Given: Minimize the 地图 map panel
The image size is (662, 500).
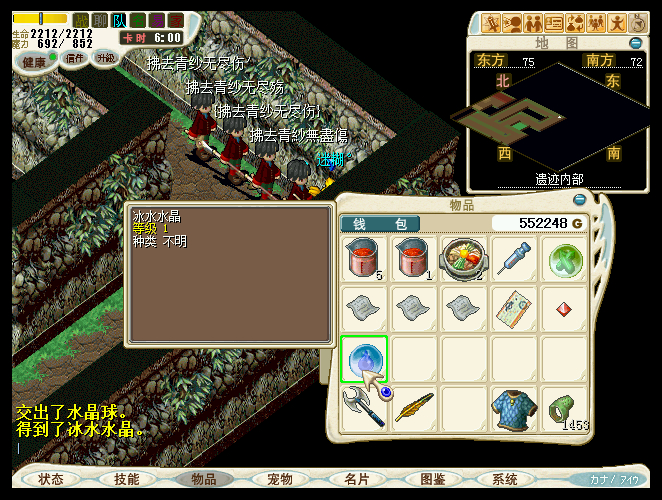Looking at the screenshot, I should coord(636,43).
